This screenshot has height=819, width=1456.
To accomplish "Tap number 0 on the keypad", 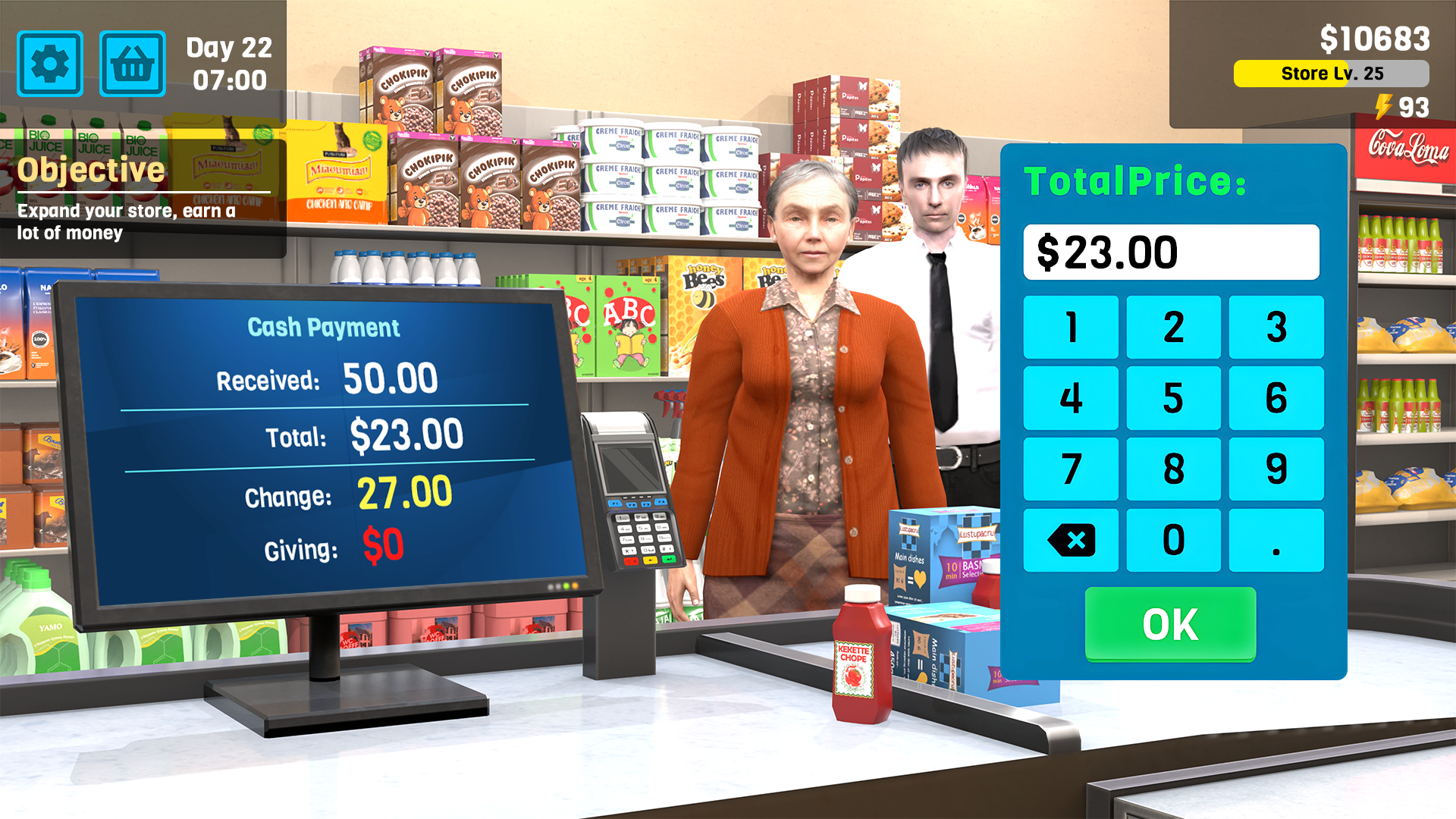I will pyautogui.click(x=1173, y=540).
